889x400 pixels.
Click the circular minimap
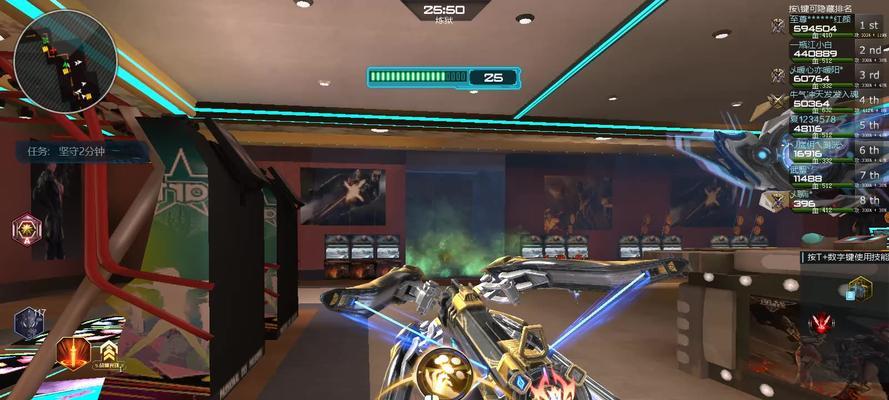(x=65, y=62)
